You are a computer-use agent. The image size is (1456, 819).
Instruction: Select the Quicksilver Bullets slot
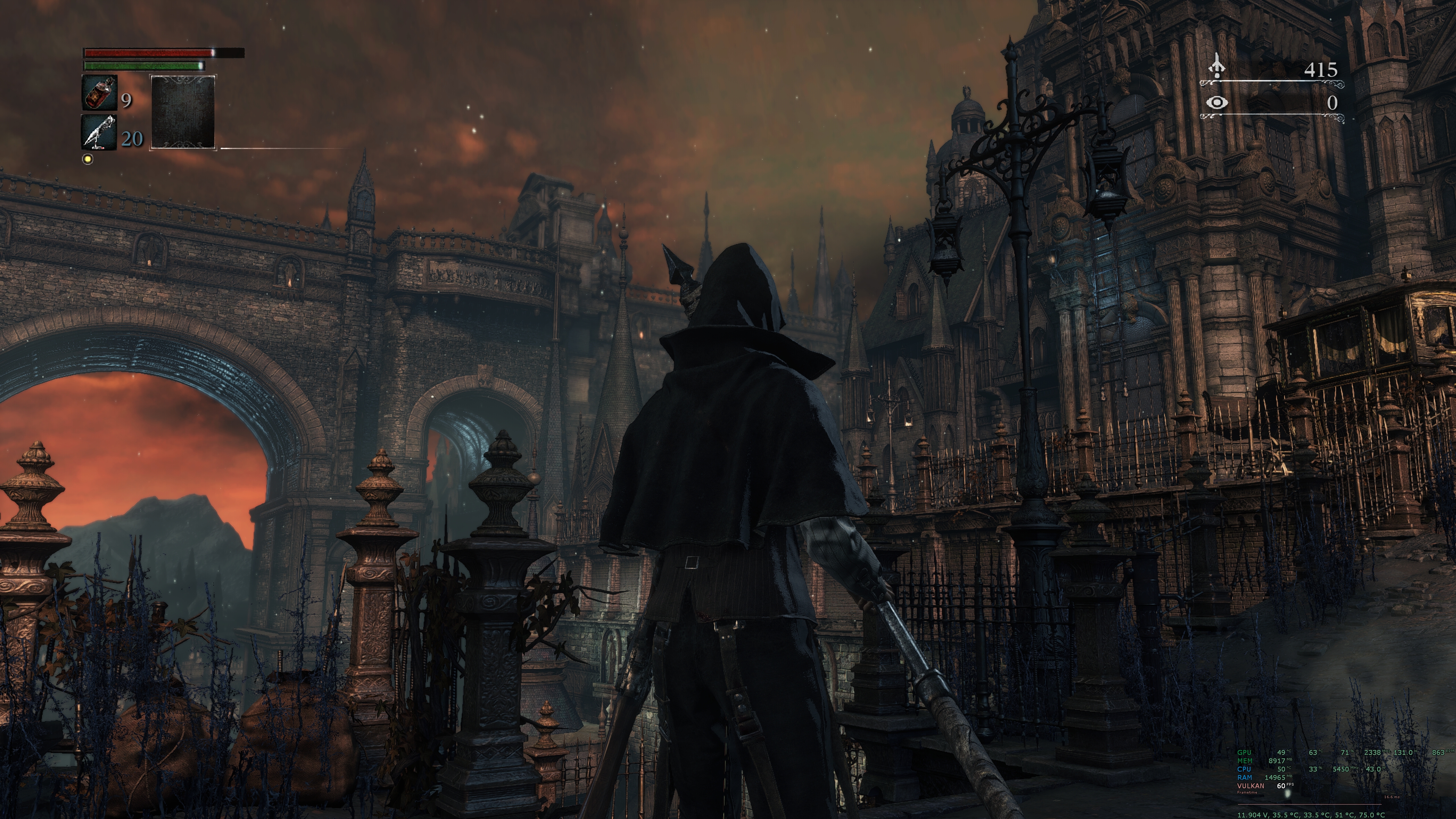(x=100, y=133)
